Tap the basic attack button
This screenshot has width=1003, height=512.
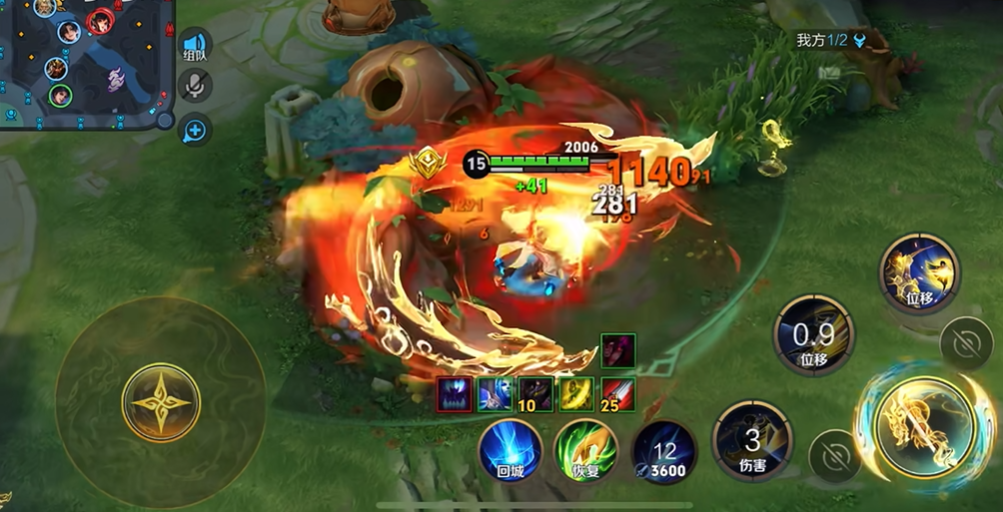pos(924,427)
